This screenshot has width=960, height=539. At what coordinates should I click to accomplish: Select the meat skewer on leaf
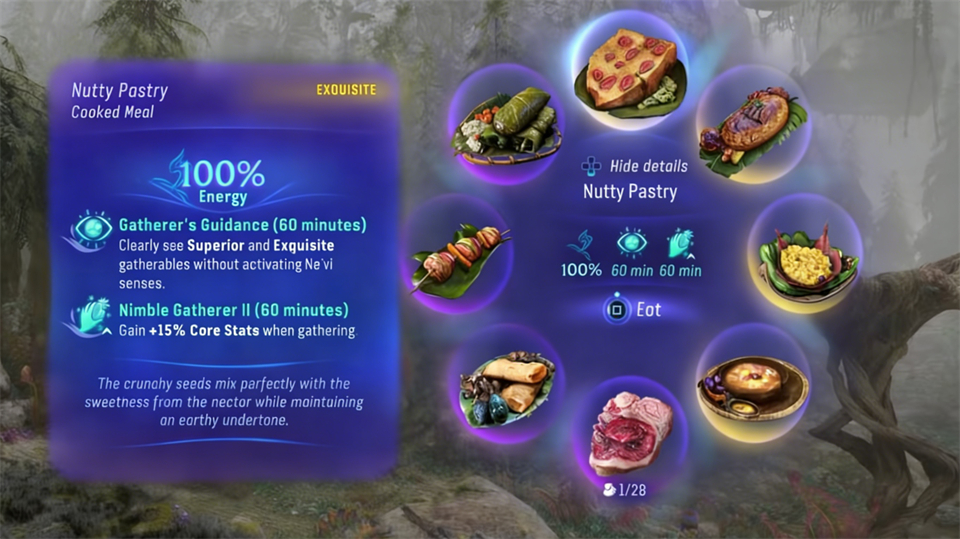[x=463, y=255]
